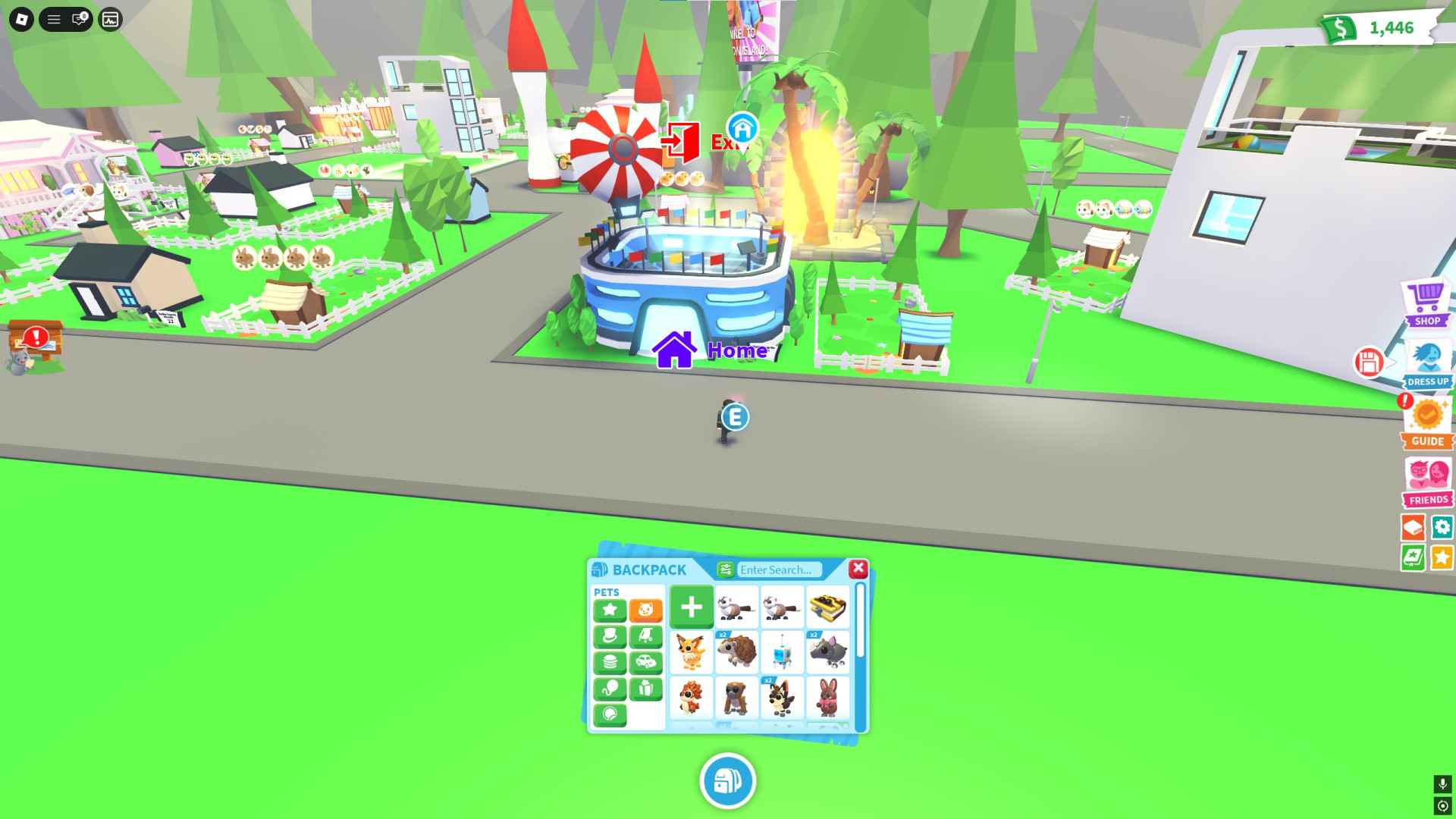The width and height of the screenshot is (1456, 819).
Task: Open the teal gear settings icon
Action: point(1442,526)
